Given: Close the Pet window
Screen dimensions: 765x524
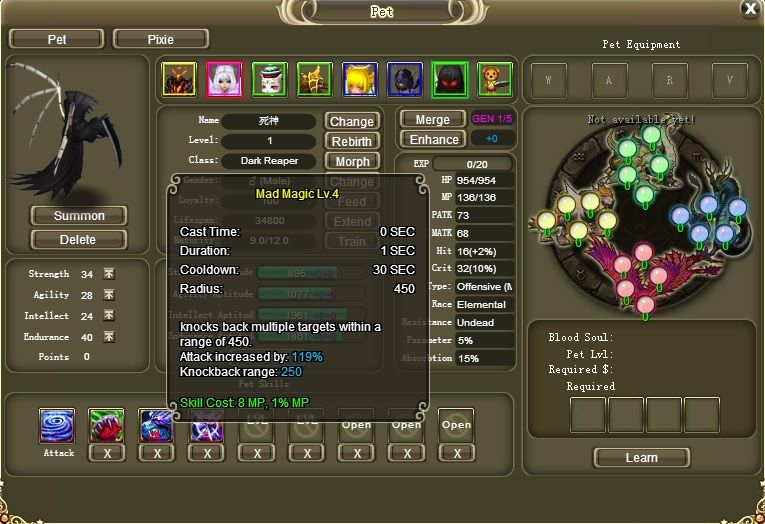Looking at the screenshot, I should [x=750, y=9].
